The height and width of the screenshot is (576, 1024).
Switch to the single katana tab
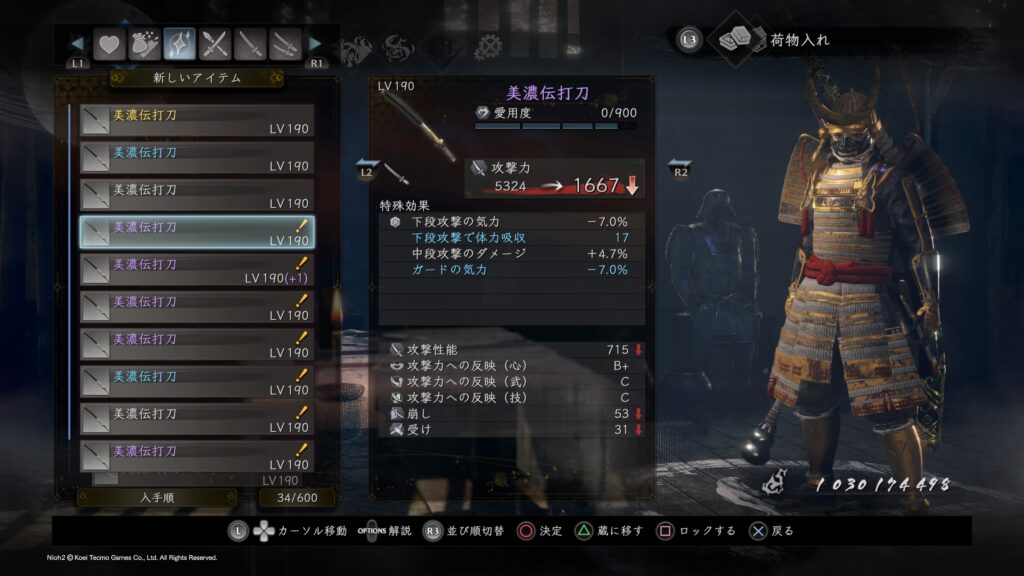pos(252,44)
